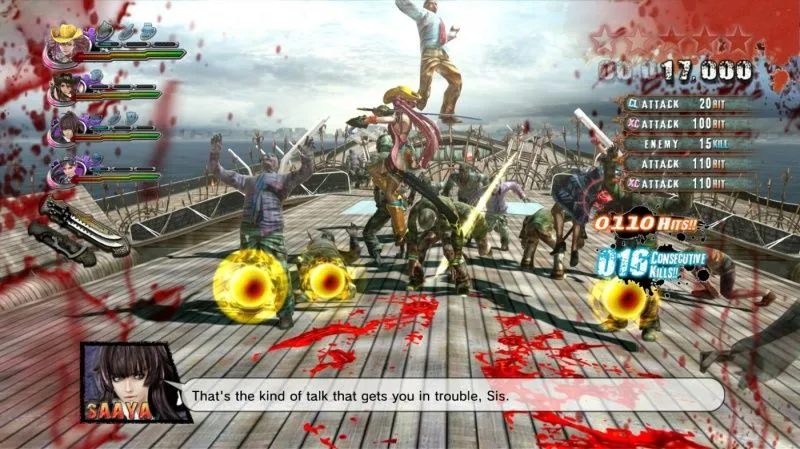
Task: Select the cowboy hat character portrait
Action: coord(67,43)
